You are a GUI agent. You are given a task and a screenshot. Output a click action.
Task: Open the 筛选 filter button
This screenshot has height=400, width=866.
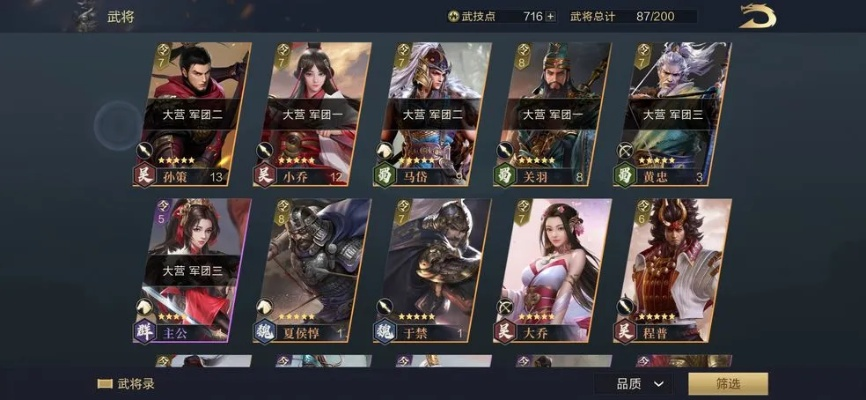[728, 383]
